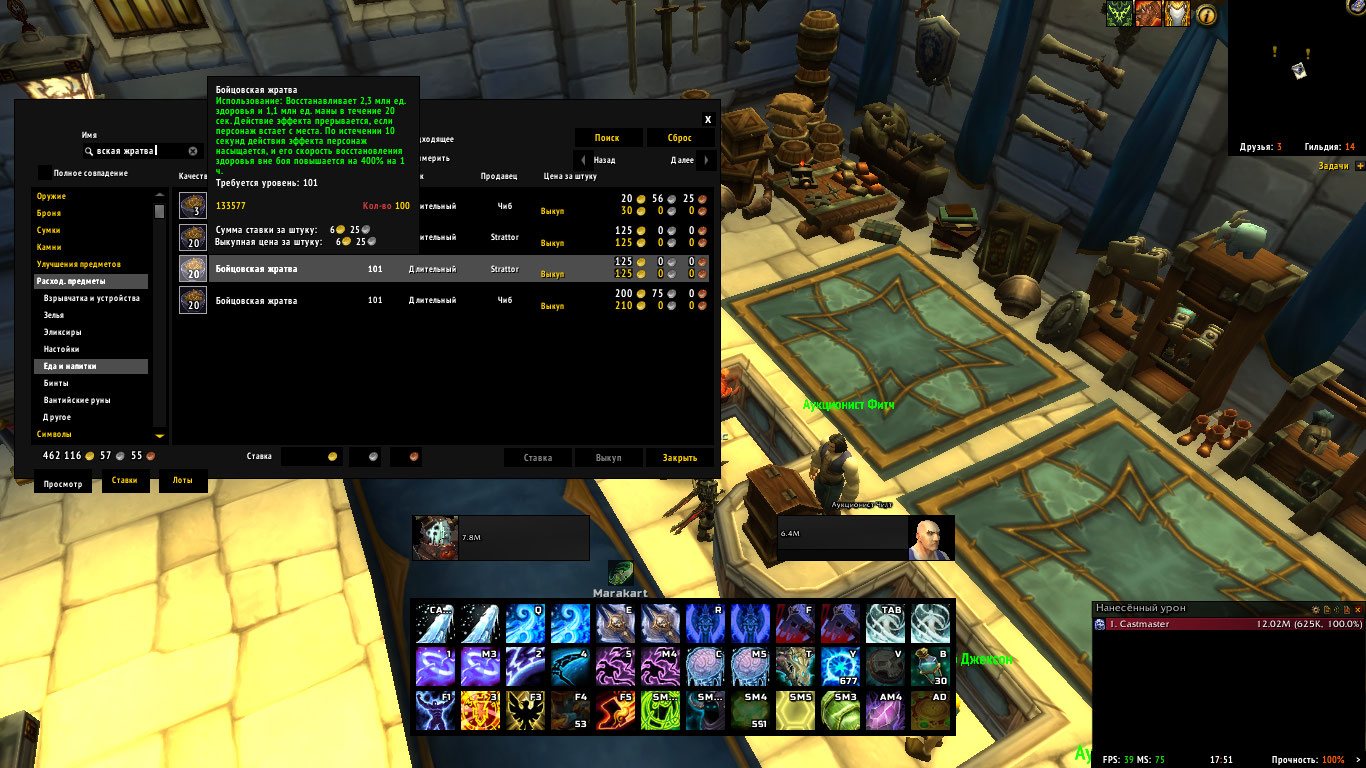This screenshot has height=768, width=1366.
Task: Switch to the Ставки tab
Action: (125, 483)
